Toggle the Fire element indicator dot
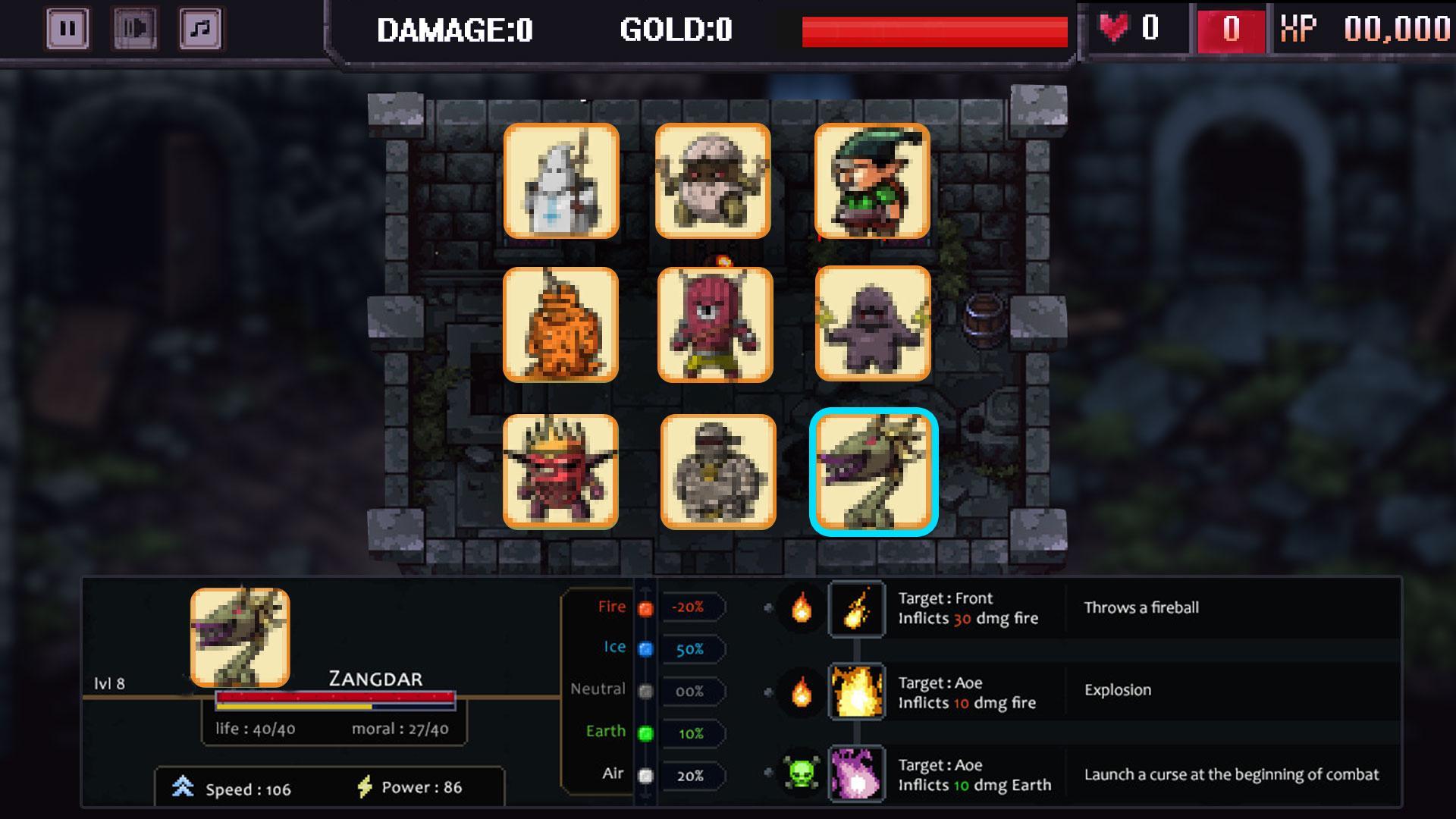The height and width of the screenshot is (819, 1456). (x=645, y=606)
